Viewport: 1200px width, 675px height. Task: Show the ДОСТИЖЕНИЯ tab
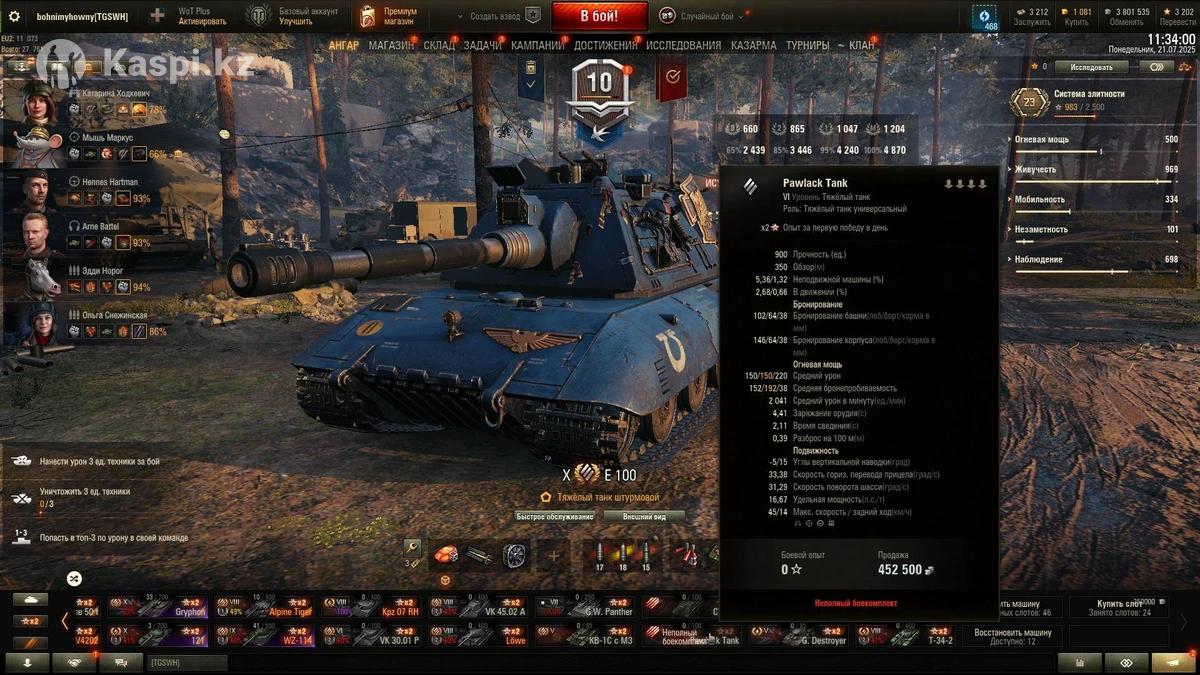tap(606, 45)
